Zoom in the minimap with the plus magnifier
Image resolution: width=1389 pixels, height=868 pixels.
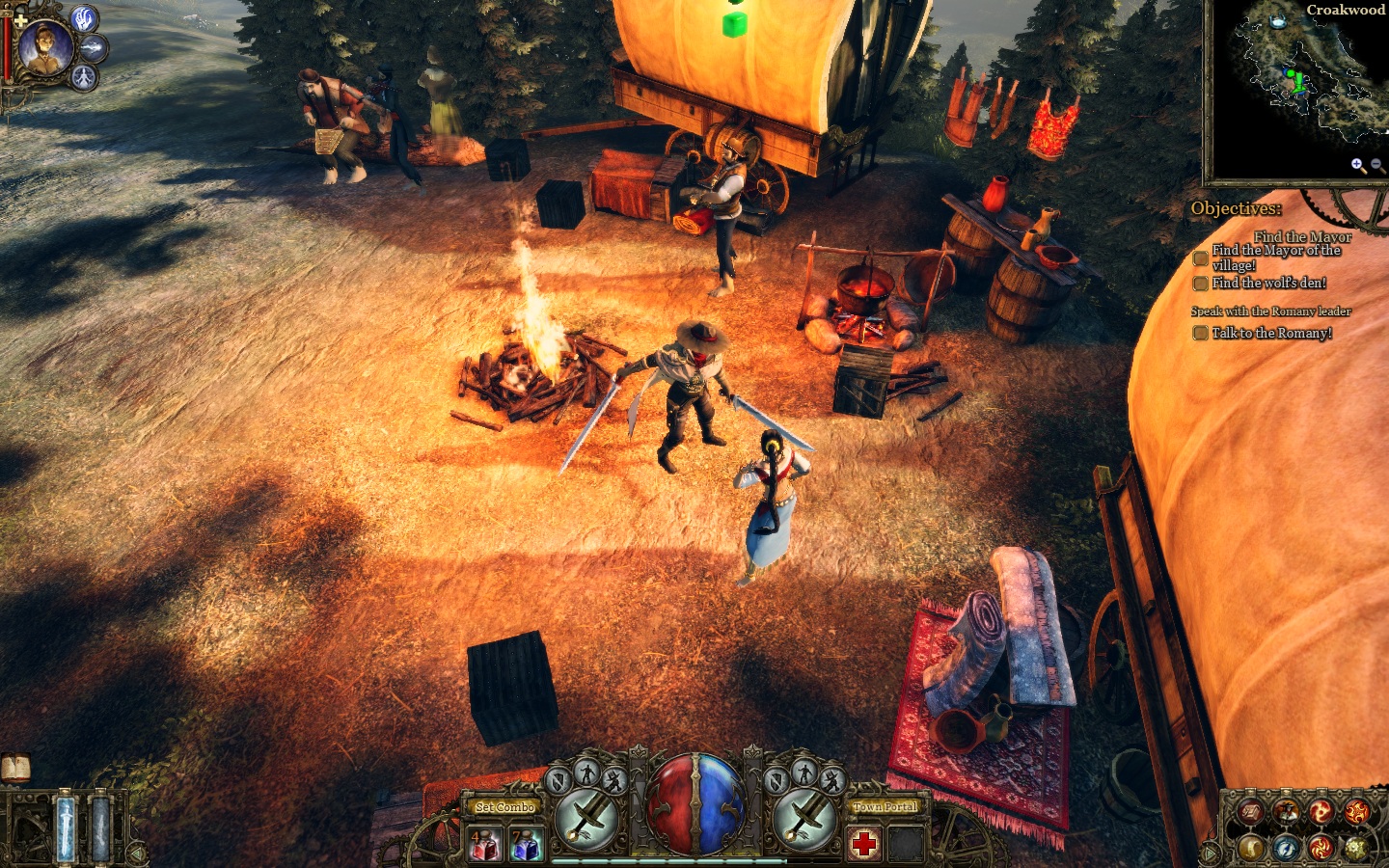click(1357, 165)
